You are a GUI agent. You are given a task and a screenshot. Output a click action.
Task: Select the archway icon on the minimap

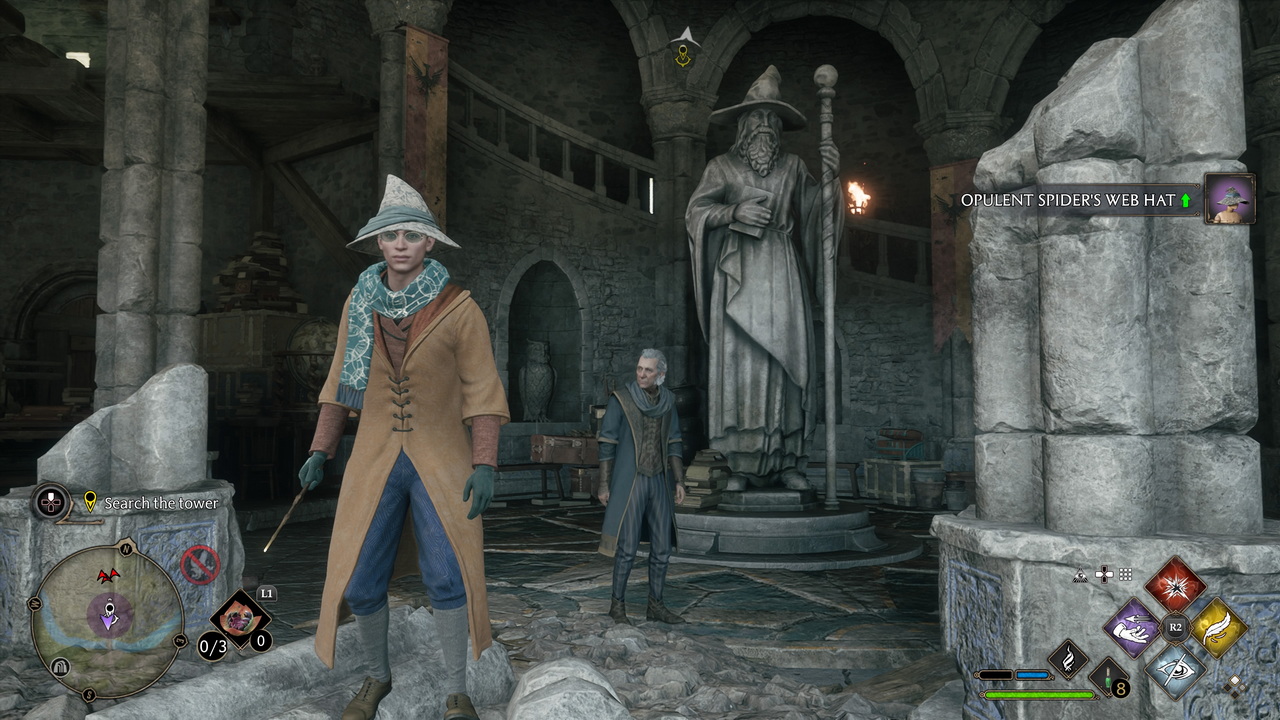point(59,667)
